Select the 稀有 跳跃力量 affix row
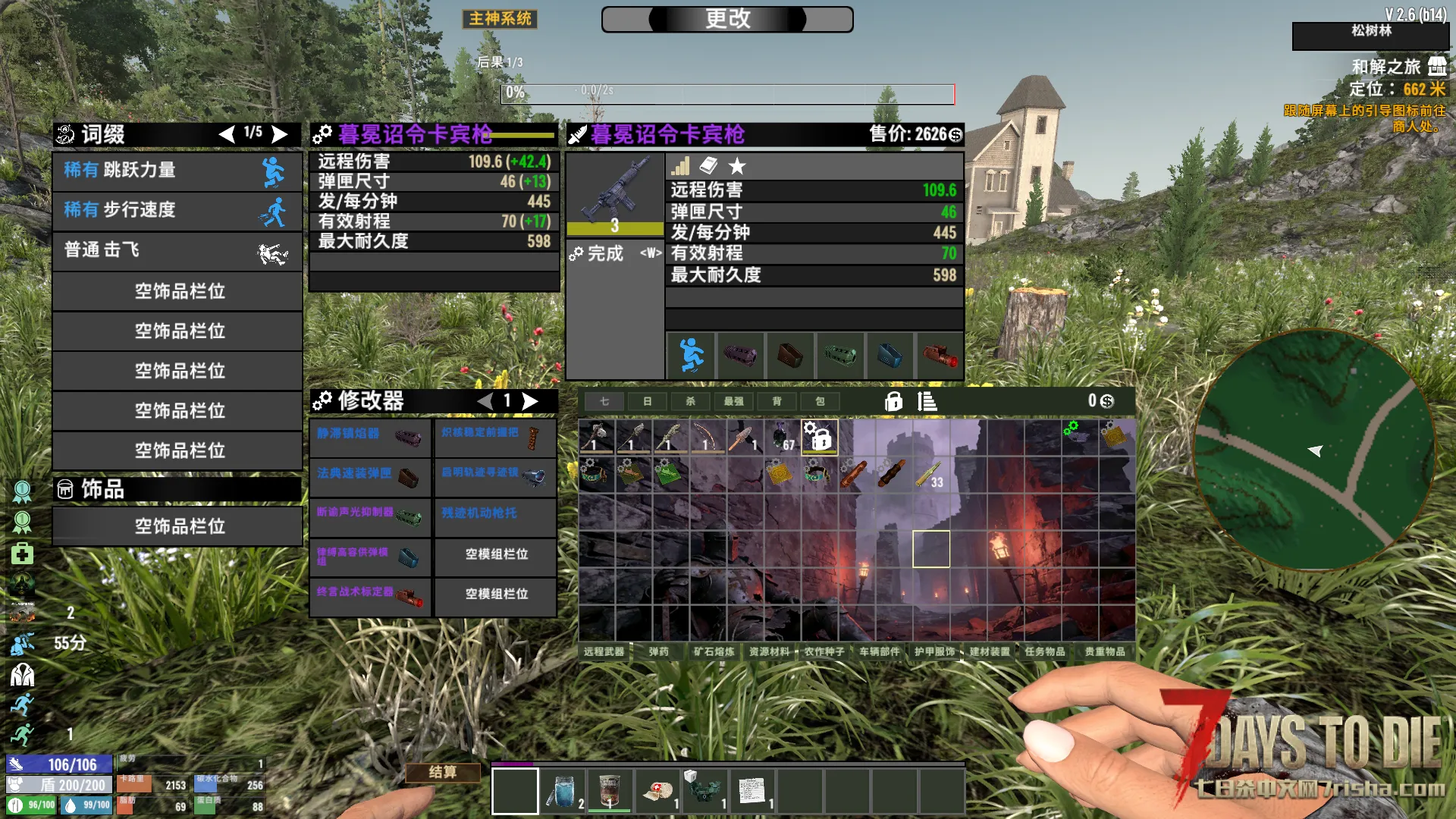 (177, 171)
